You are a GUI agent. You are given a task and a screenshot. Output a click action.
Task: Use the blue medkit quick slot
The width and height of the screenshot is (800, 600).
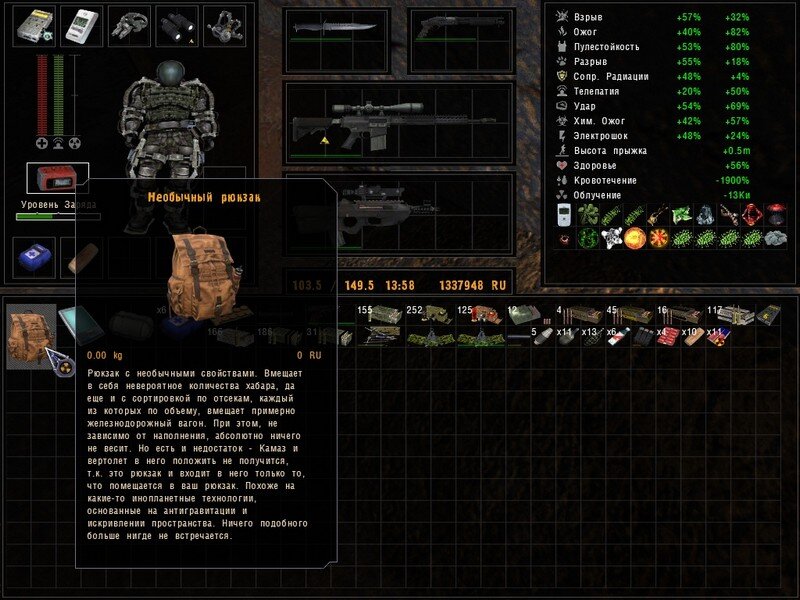point(33,257)
